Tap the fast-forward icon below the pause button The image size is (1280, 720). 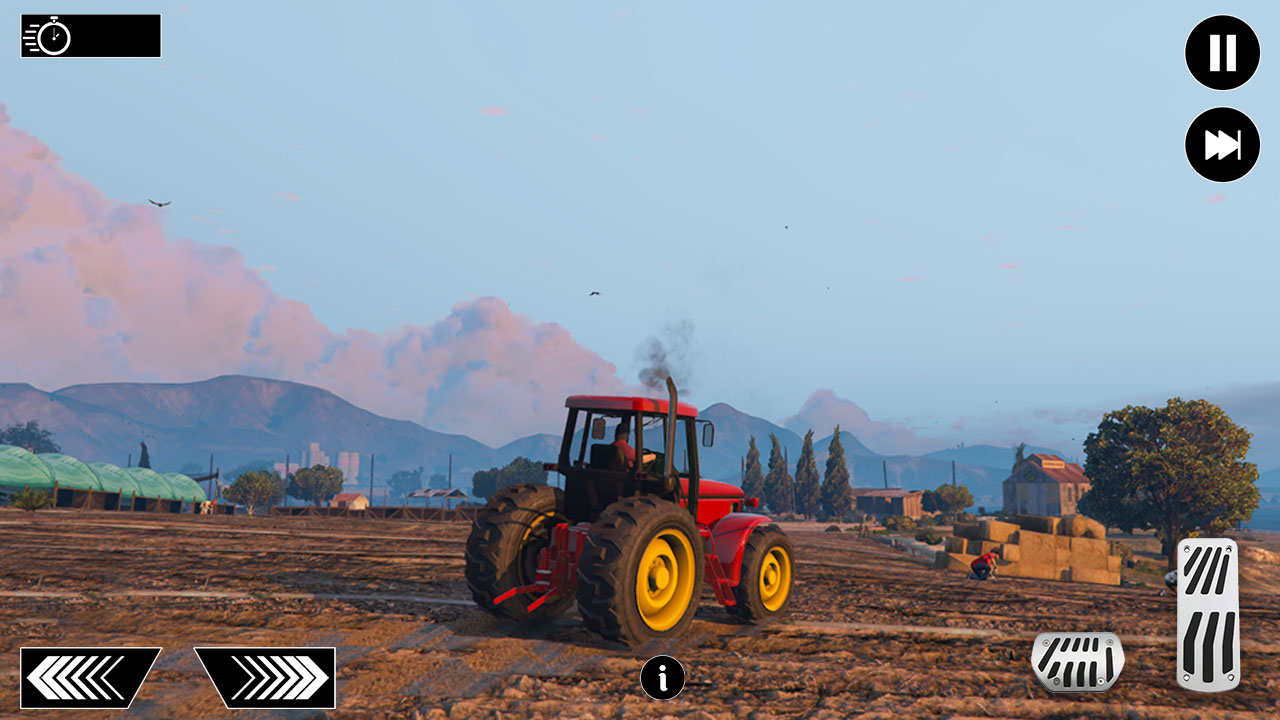(1221, 144)
